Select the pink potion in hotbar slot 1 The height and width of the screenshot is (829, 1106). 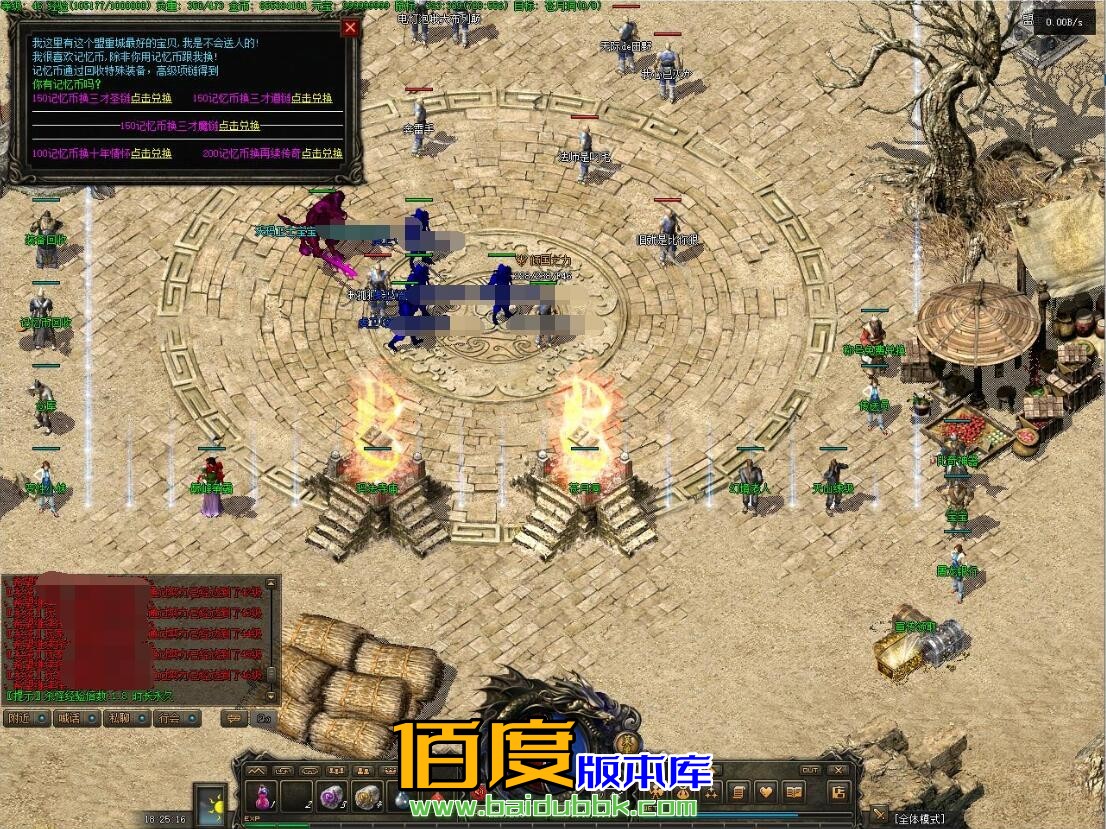click(264, 796)
